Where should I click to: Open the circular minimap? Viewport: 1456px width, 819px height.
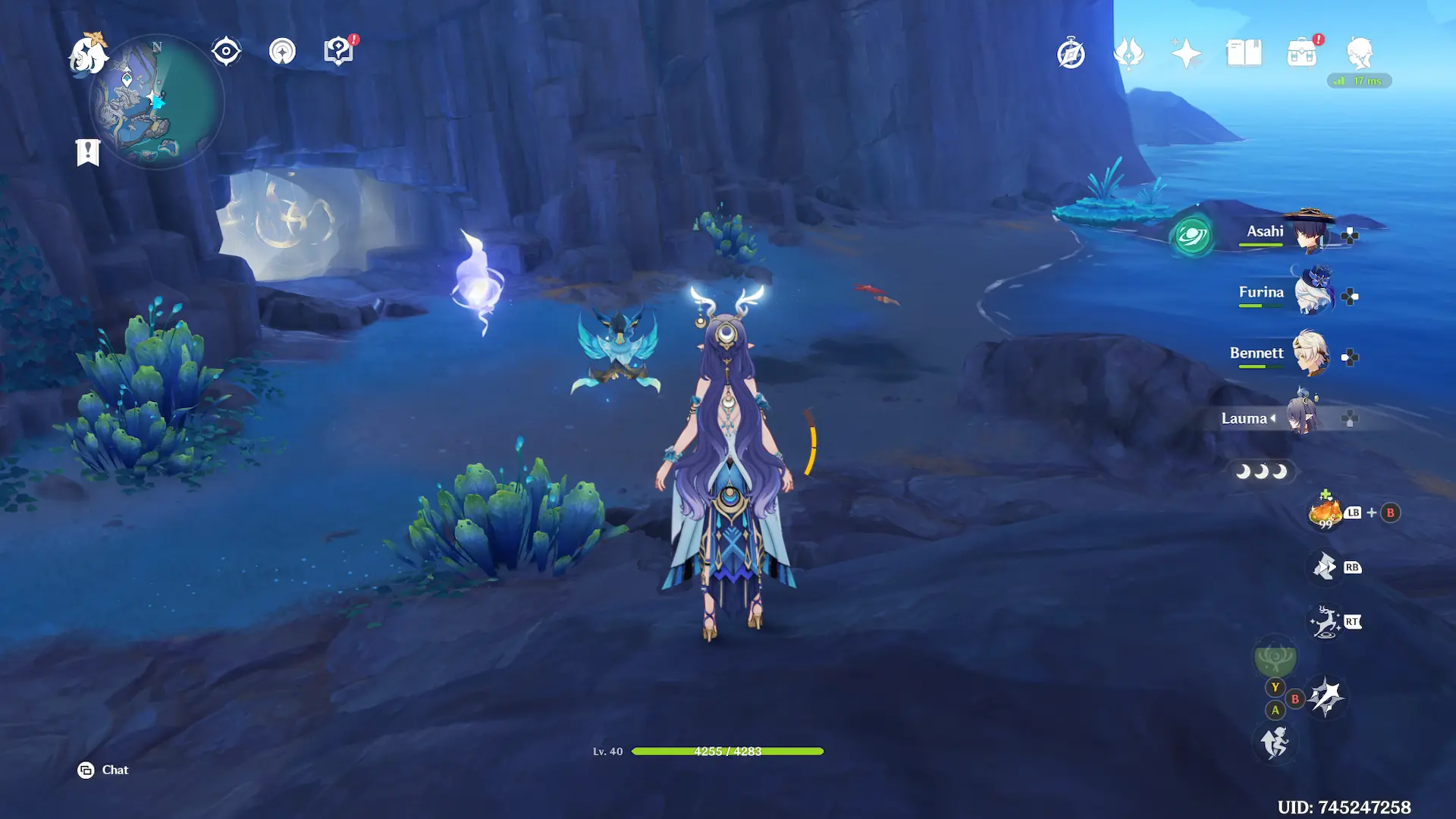[157, 102]
